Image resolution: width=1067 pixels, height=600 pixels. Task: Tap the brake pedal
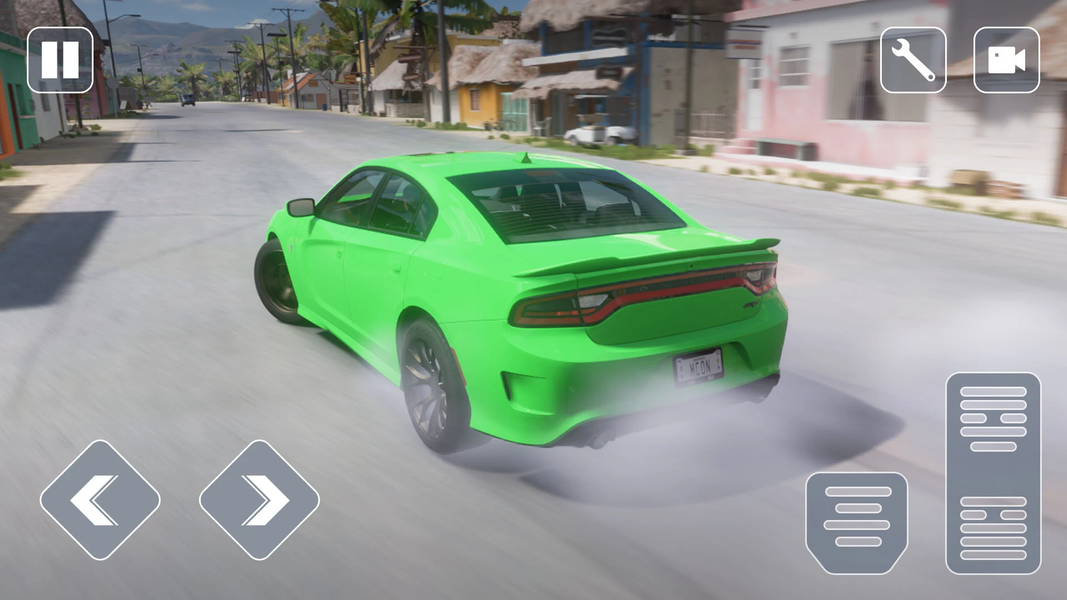(857, 523)
